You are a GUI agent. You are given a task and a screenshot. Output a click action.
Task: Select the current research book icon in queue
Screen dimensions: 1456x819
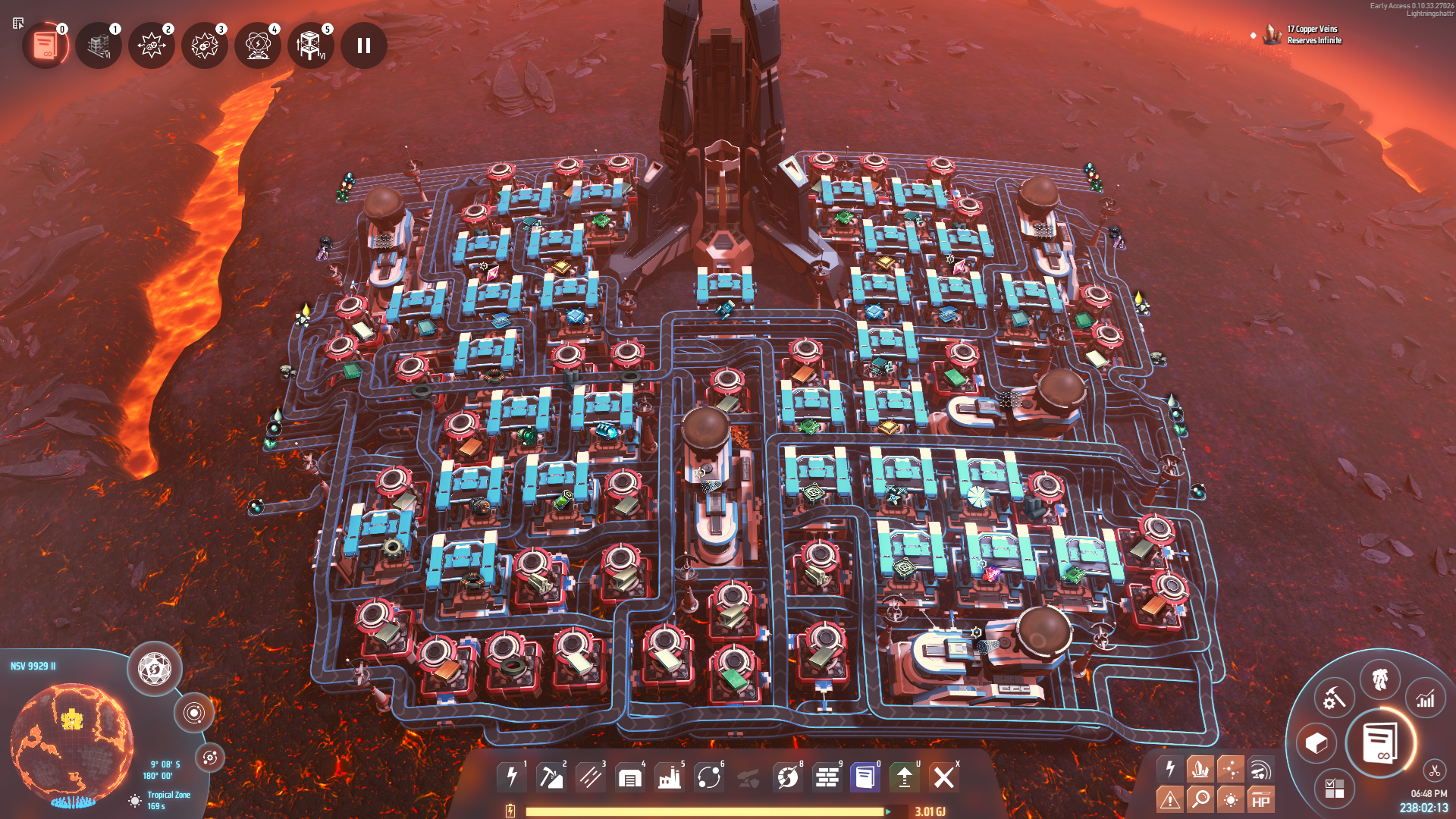(45, 45)
